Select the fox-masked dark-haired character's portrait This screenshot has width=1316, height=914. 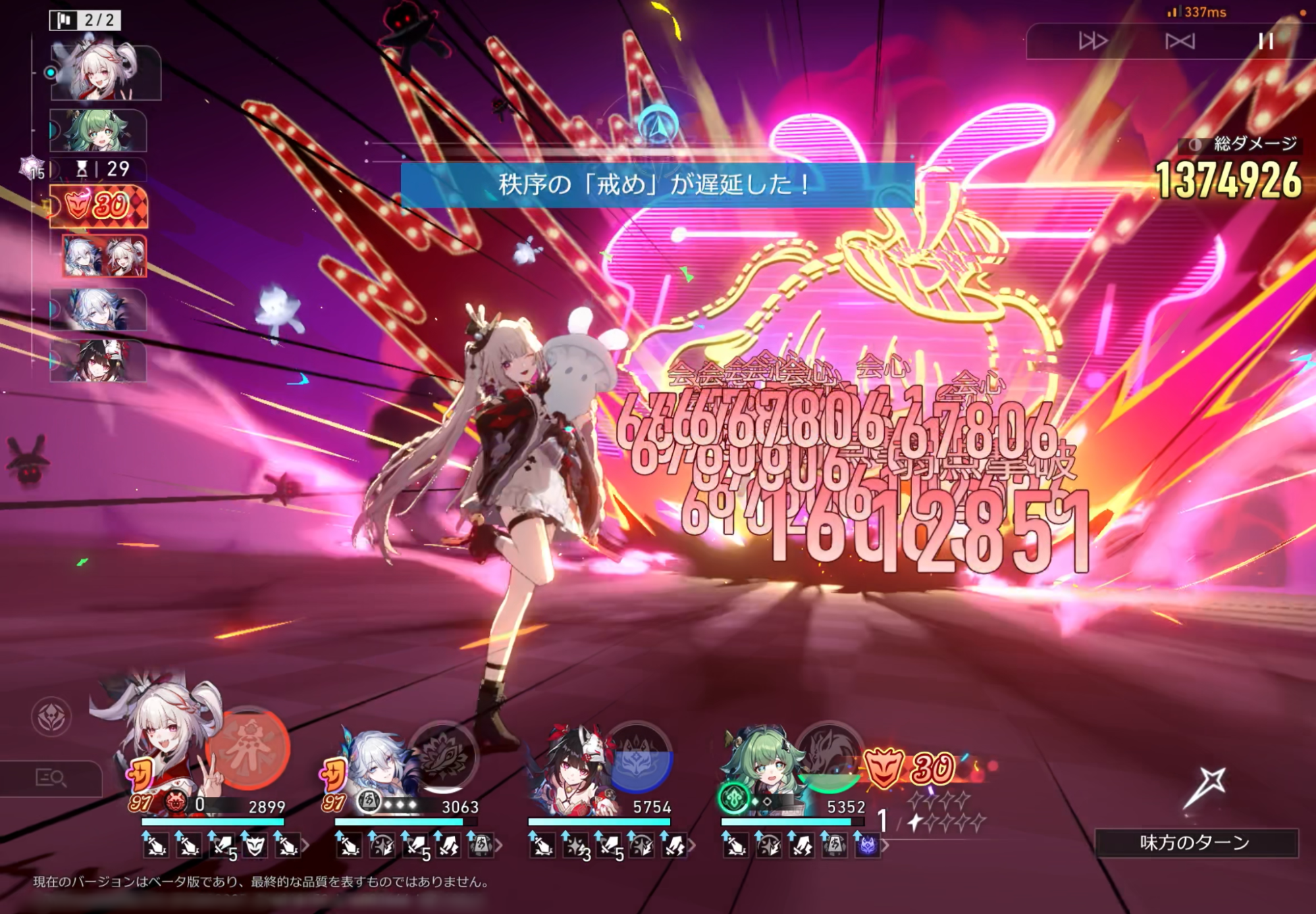point(573,763)
